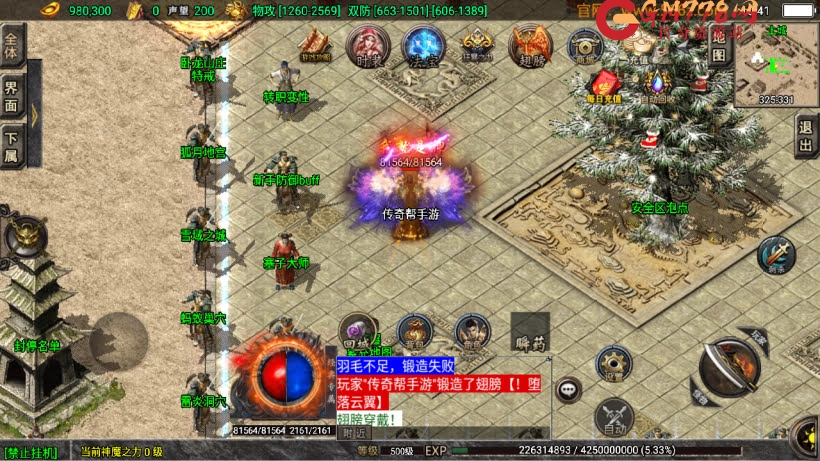Open the 背包 bag icon
820x461 pixels.
tap(413, 331)
